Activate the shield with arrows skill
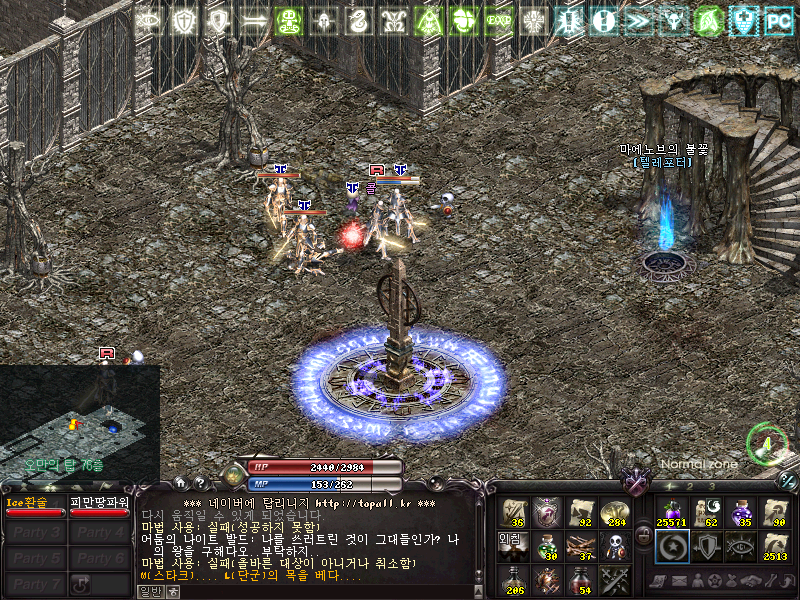This screenshot has width=800, height=600. (705, 546)
